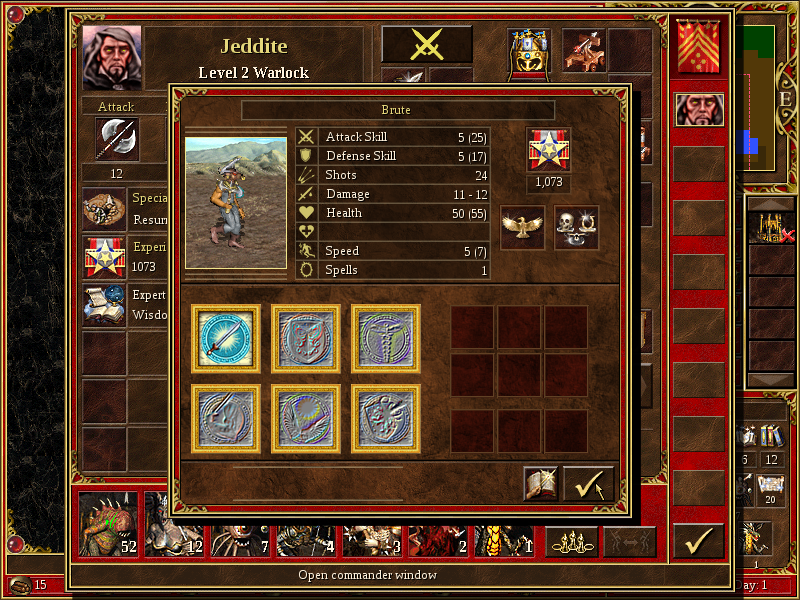Open the crossed swords commander button
This screenshot has height=600, width=800.
click(427, 45)
